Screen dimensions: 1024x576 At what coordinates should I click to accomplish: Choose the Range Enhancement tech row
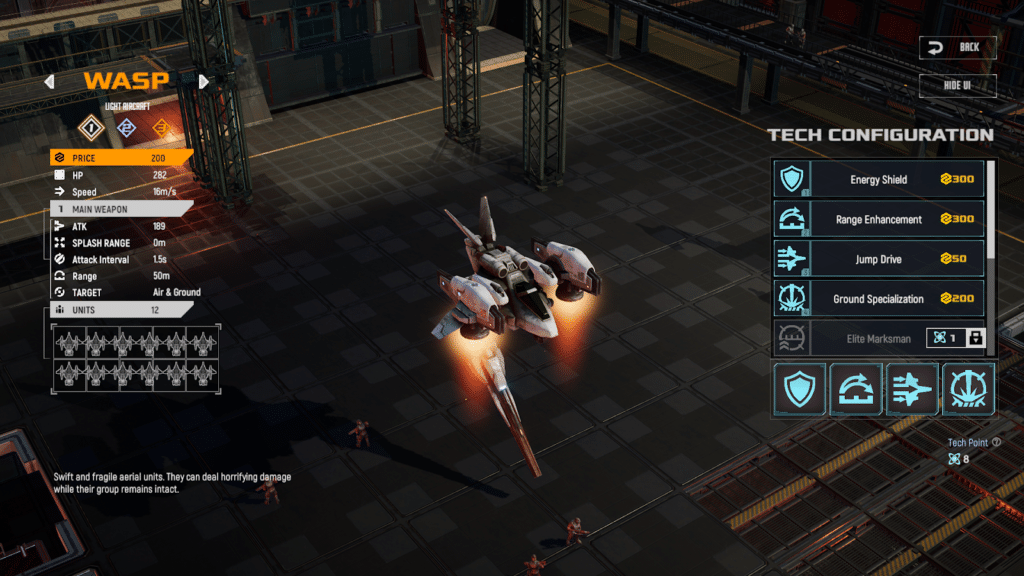click(x=879, y=219)
